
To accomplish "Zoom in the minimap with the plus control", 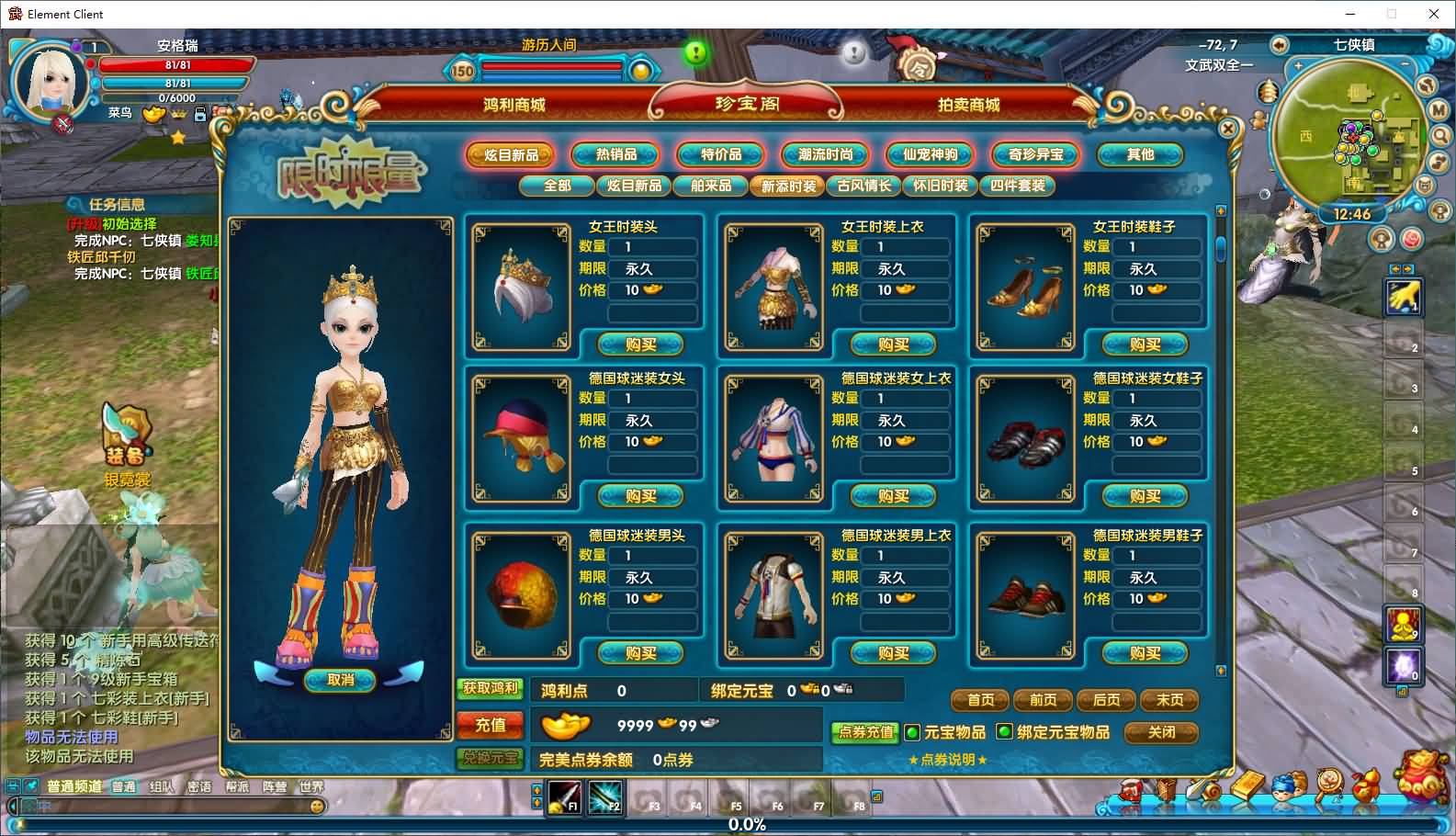I will tap(1297, 66).
